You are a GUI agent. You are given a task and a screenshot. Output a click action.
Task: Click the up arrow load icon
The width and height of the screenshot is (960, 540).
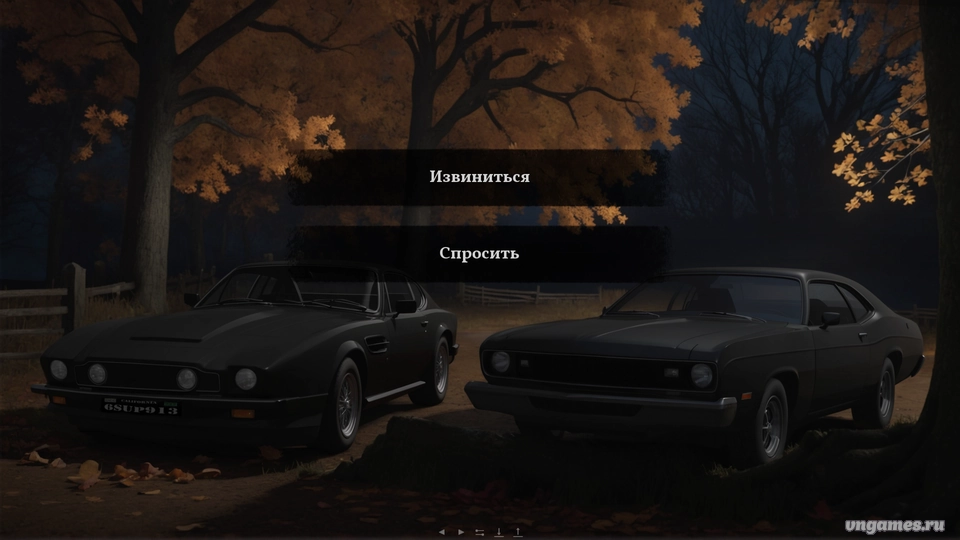coord(517,531)
